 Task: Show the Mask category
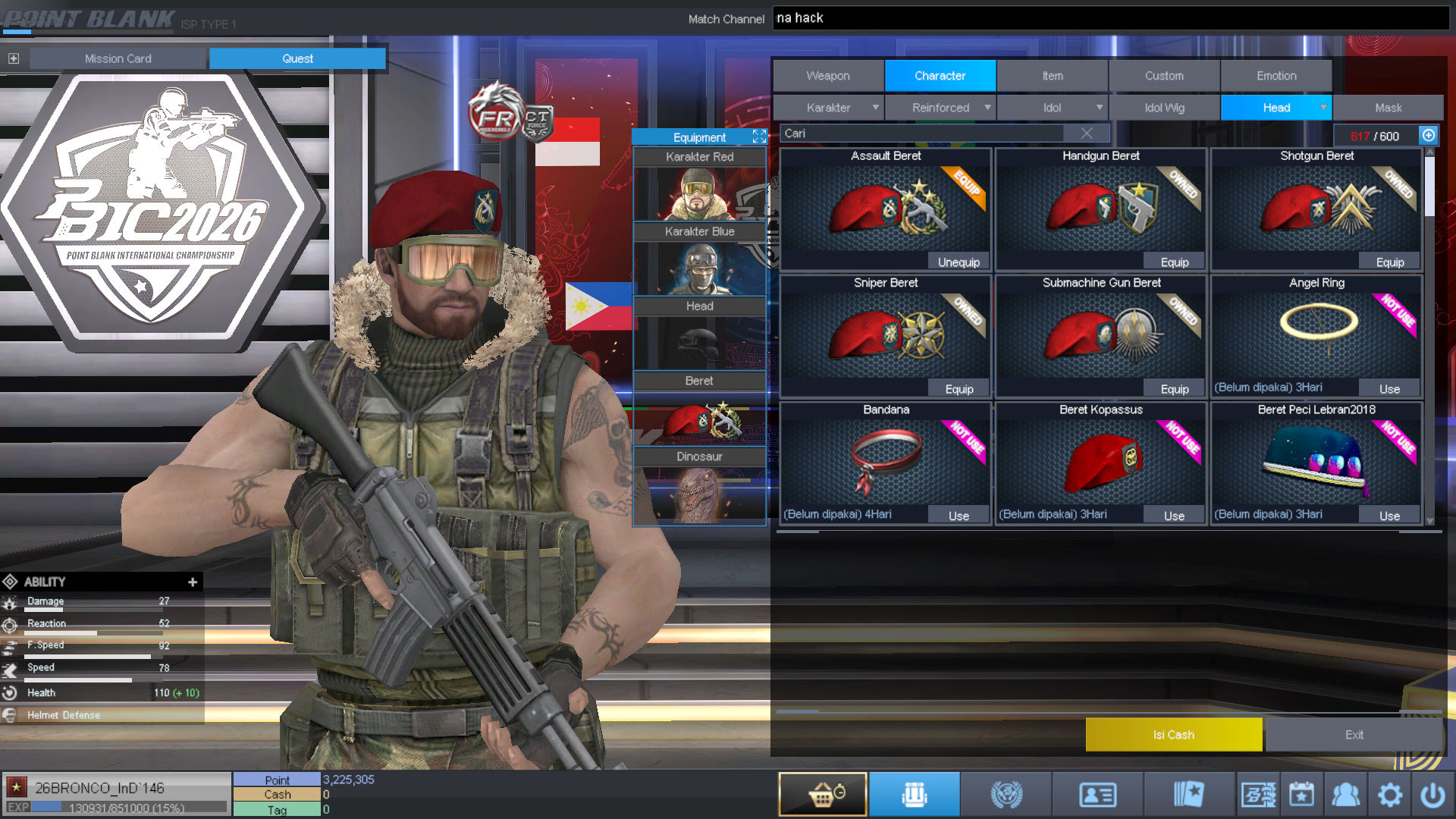[x=1388, y=108]
